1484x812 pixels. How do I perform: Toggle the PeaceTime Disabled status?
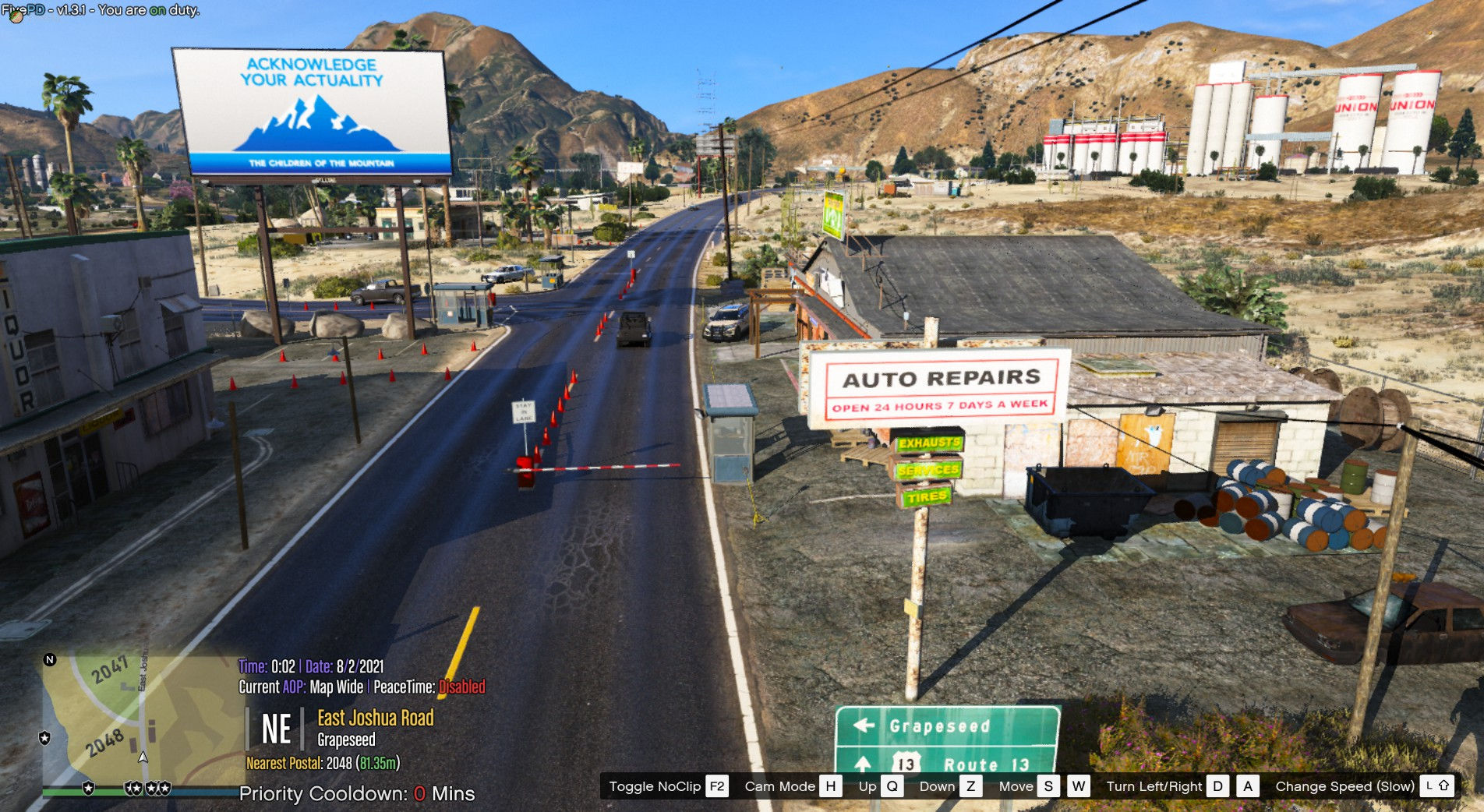click(x=464, y=688)
